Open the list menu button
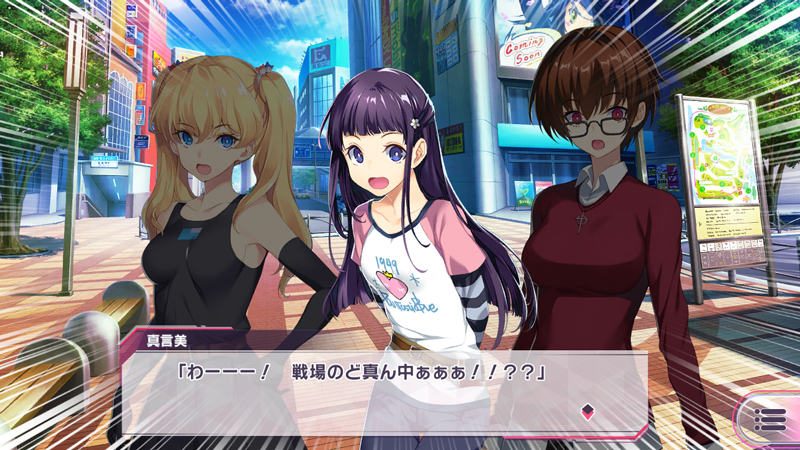Screen dimensions: 800x450 pyautogui.click(x=769, y=420)
